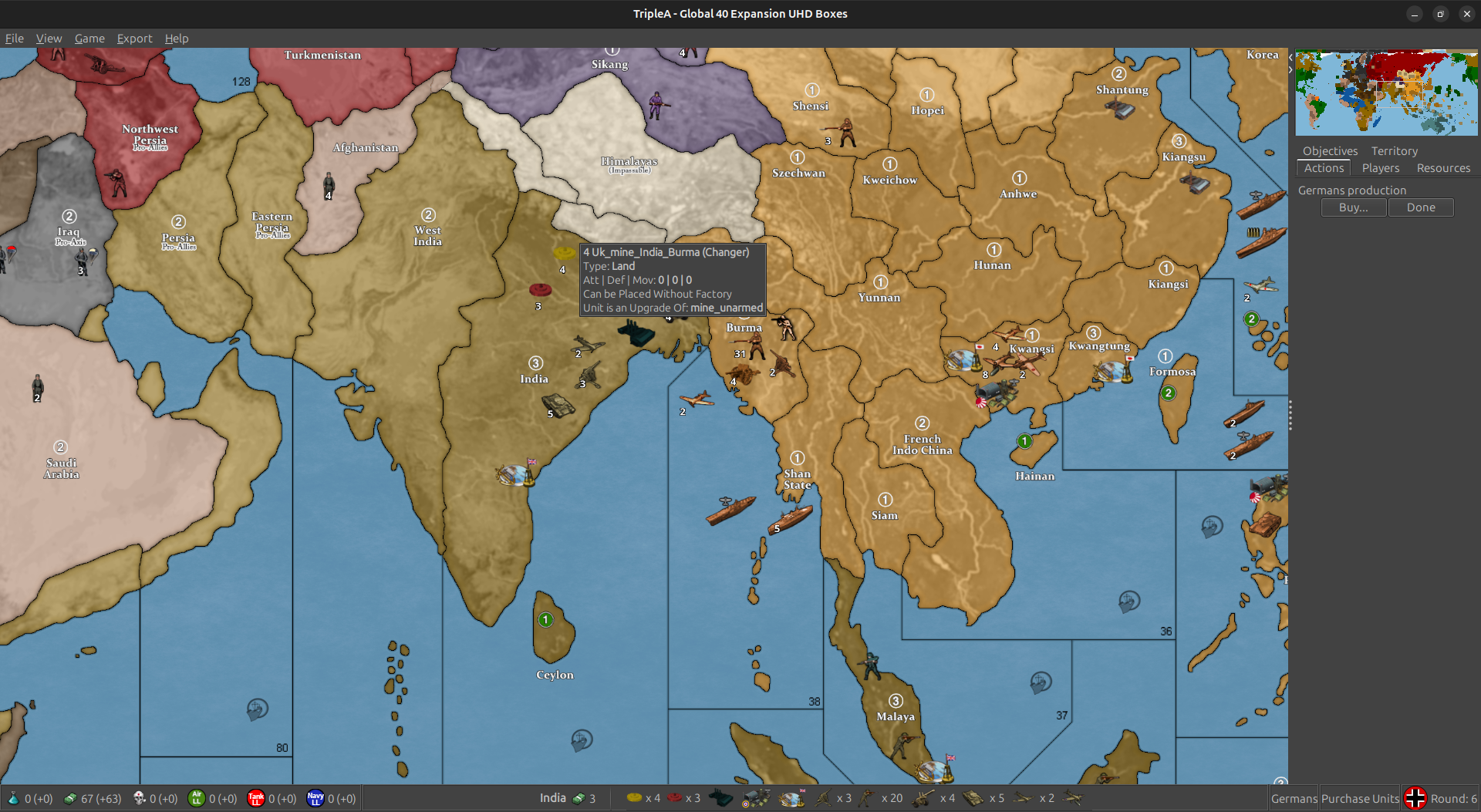The height and width of the screenshot is (812, 1481).
Task: Click the fighter plane icon beside x2
Action: [1022, 798]
